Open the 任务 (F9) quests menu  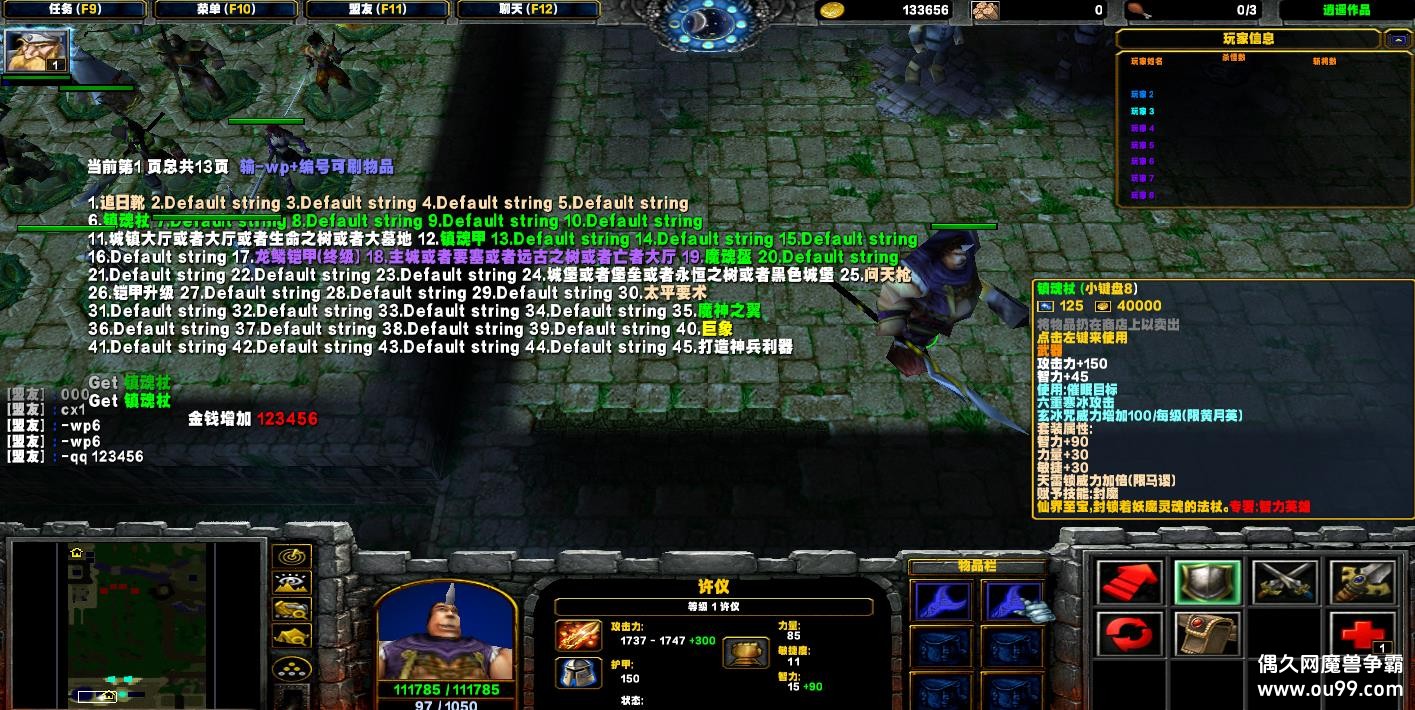[x=74, y=10]
